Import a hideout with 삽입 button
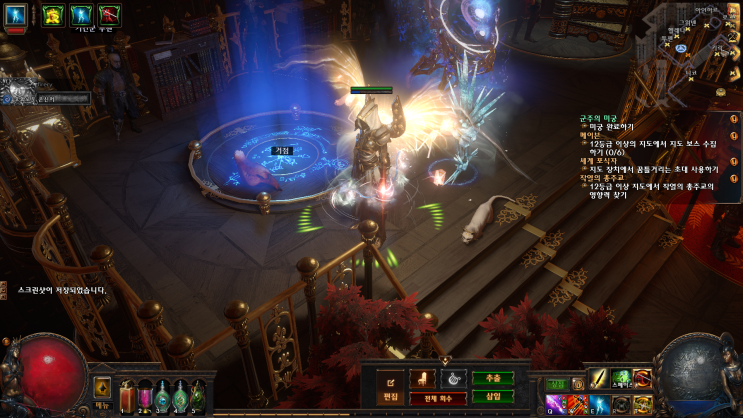This screenshot has height=418, width=743. 493,396
